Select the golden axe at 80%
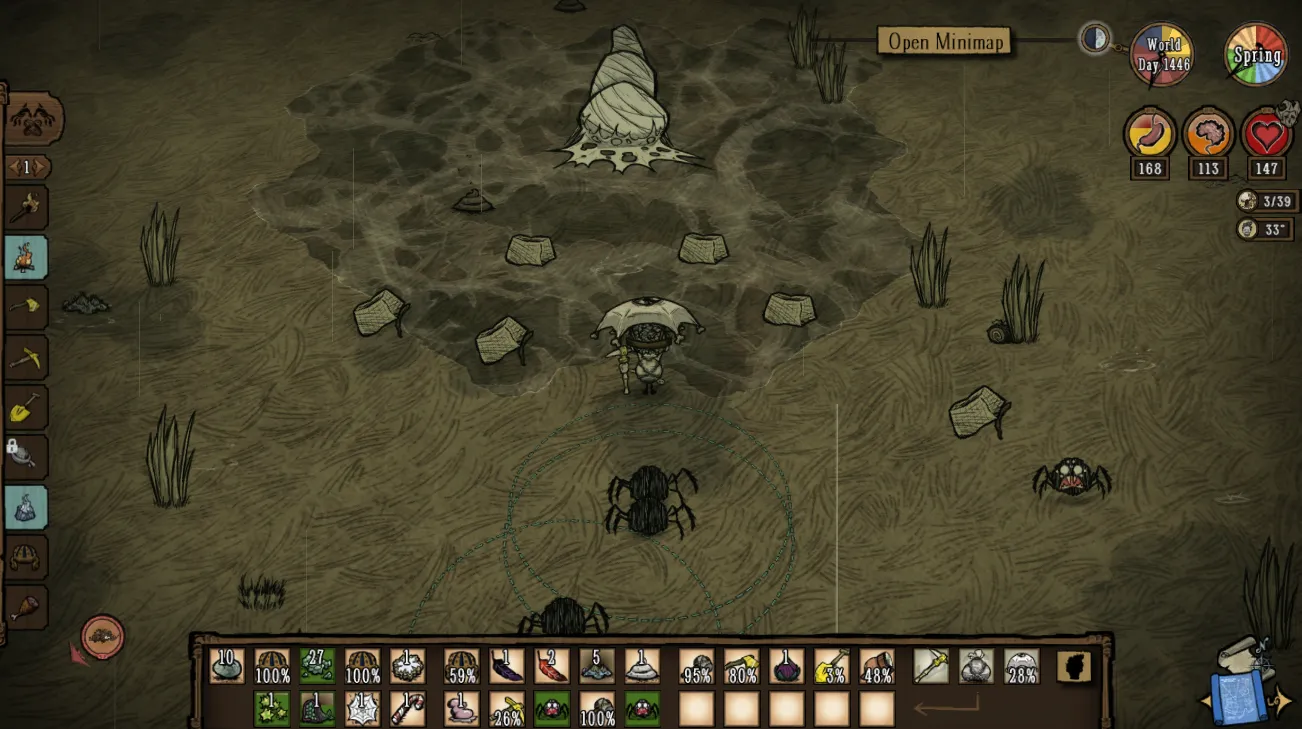 742,666
